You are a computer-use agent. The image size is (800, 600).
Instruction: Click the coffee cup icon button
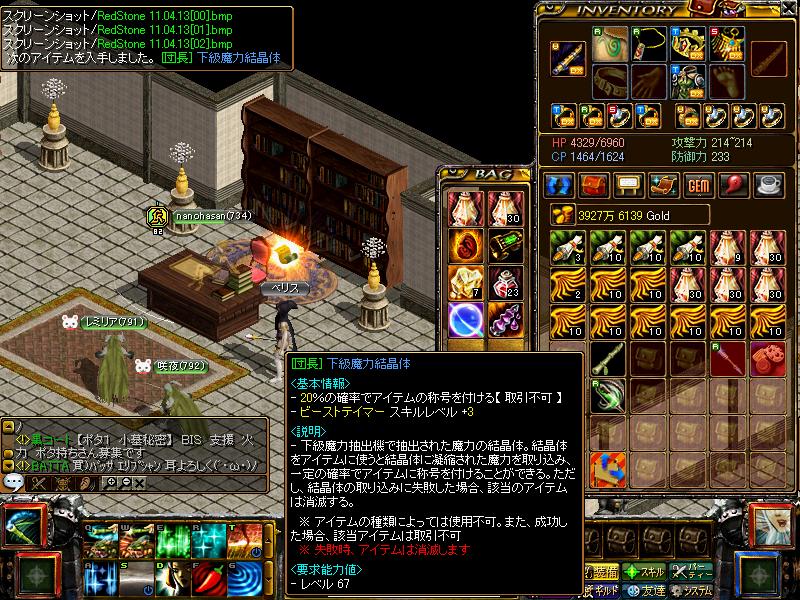(769, 185)
